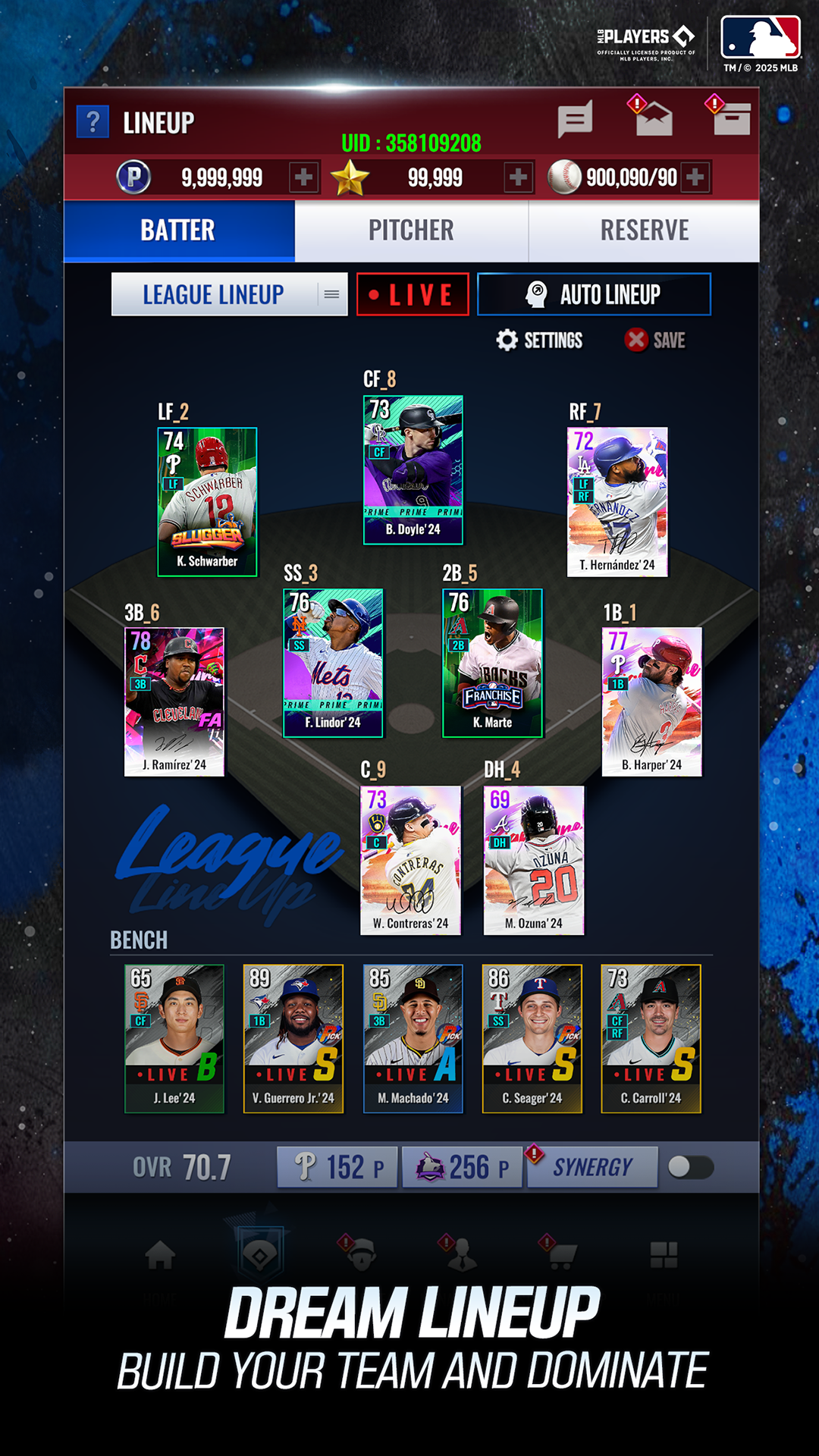Choose B. Doyle'24 center field card

pos(413,469)
